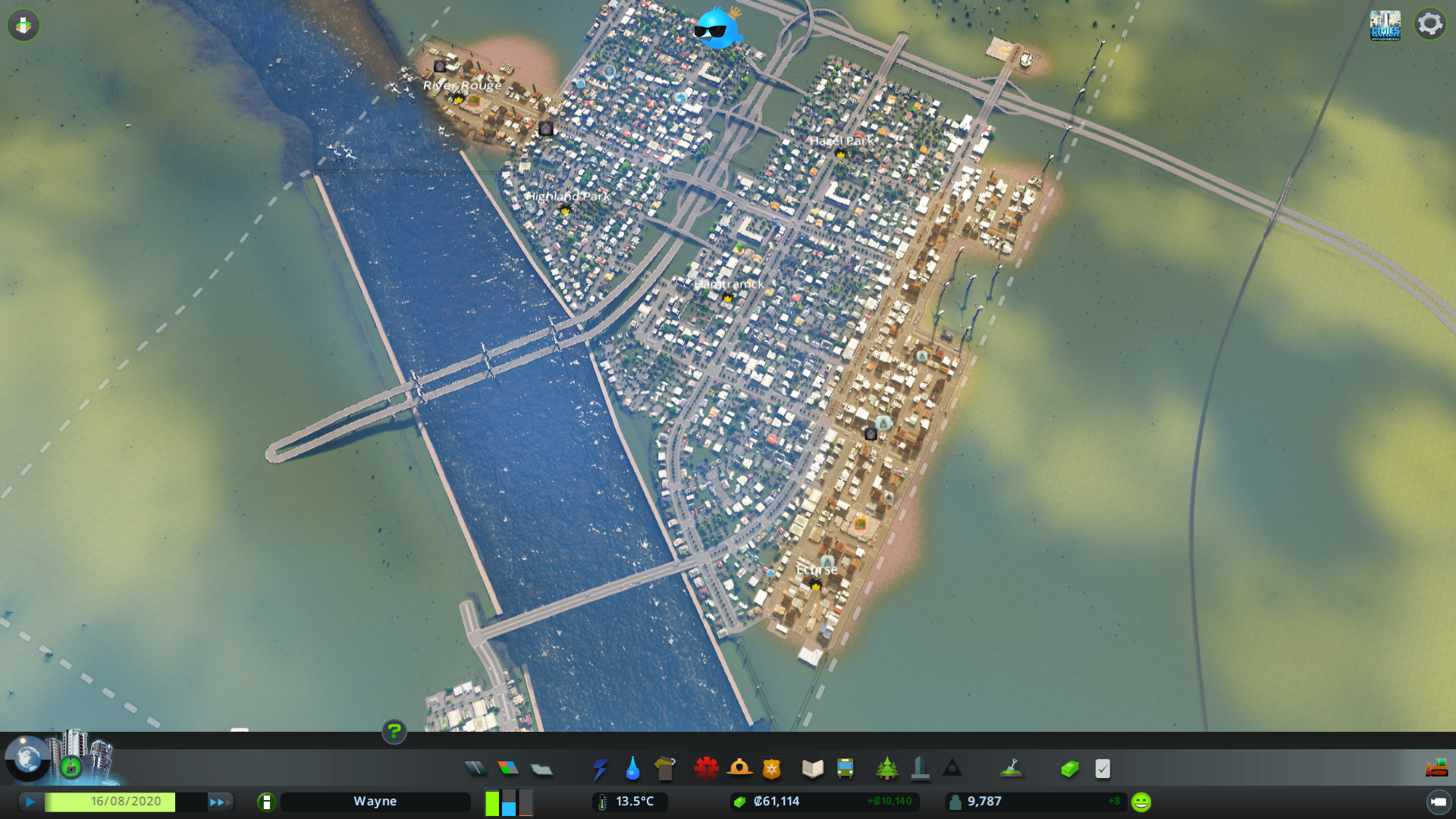Open game options with the gear icon

click(1430, 24)
